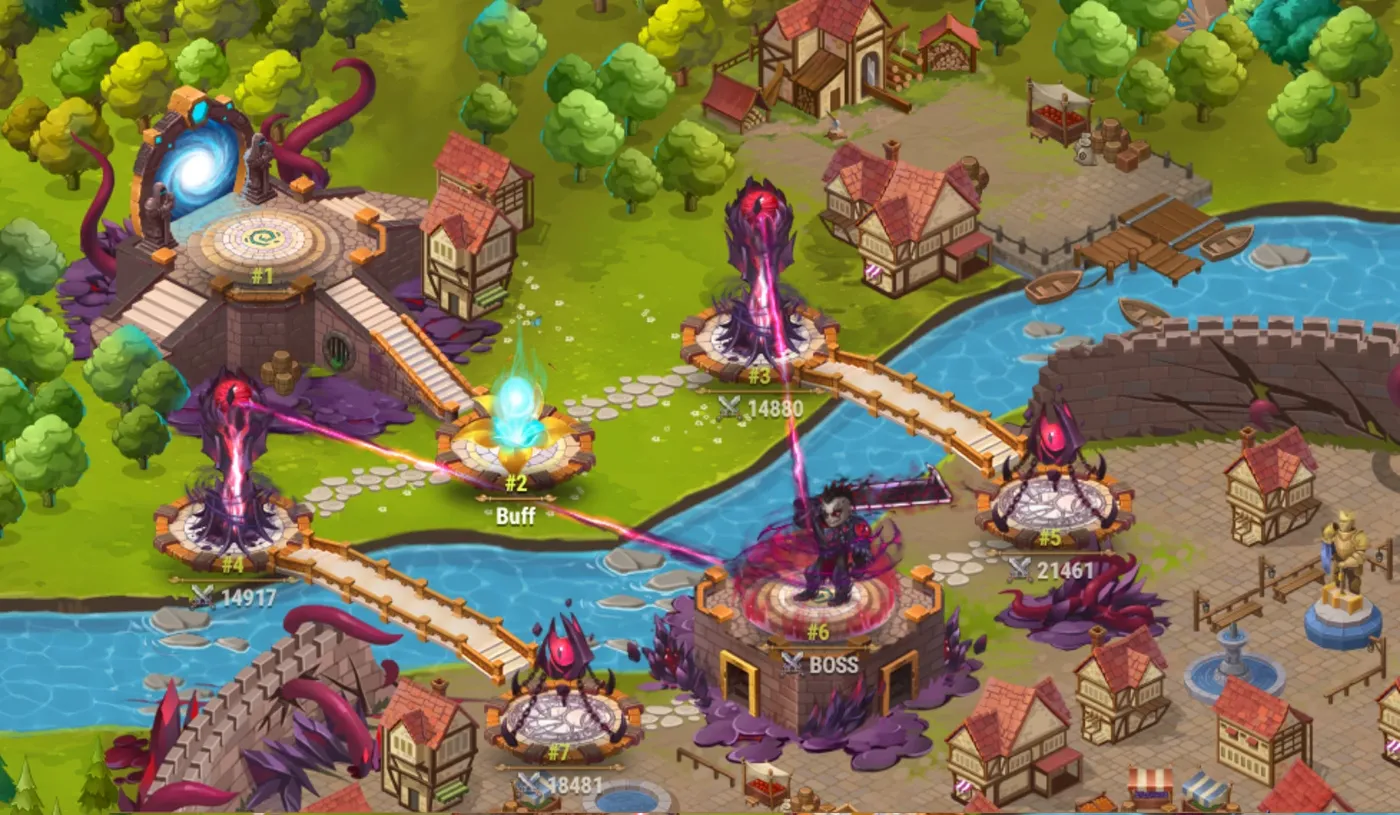
Task: Click the #1 banner on the portal platform
Action: coord(262,278)
